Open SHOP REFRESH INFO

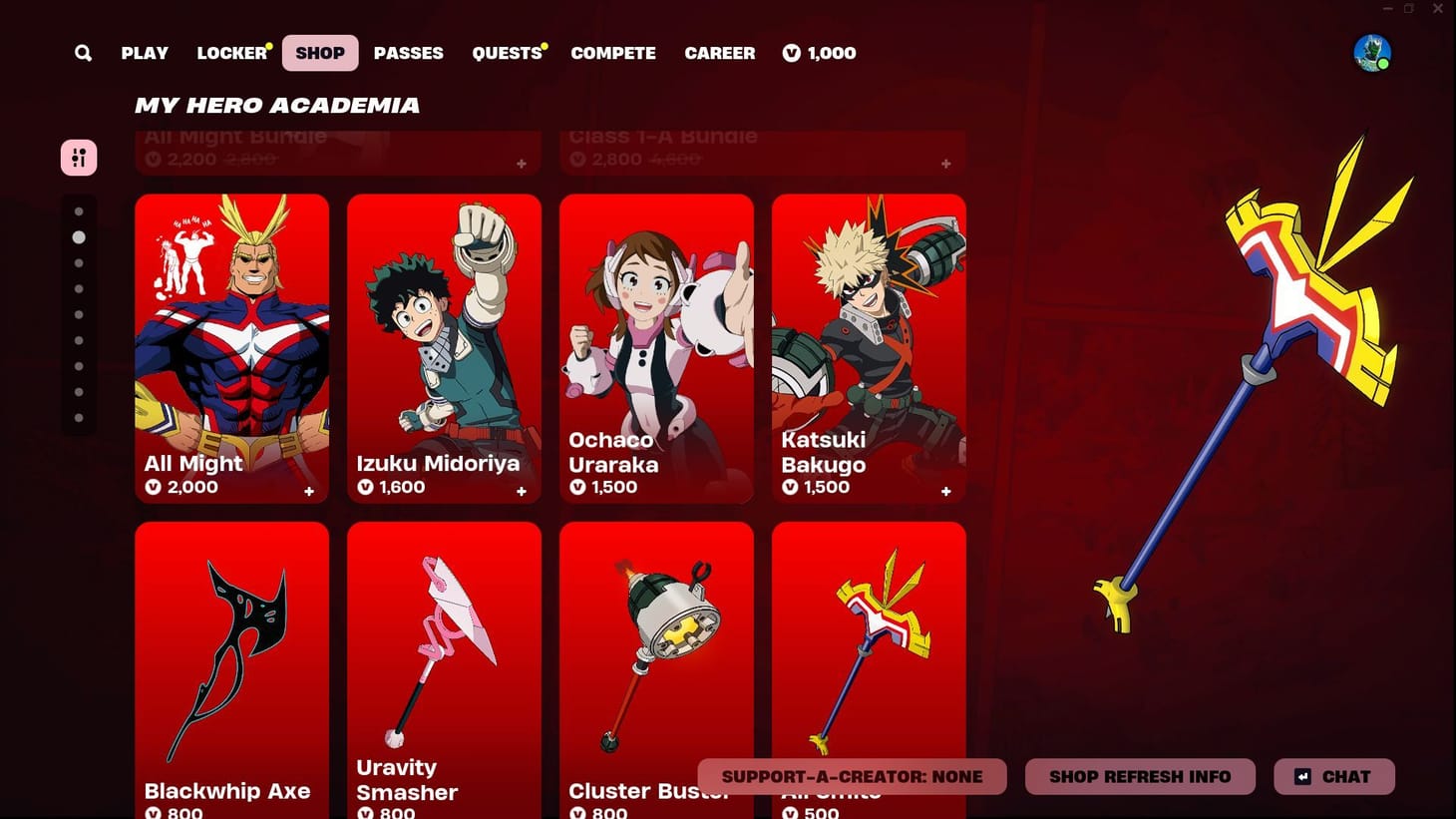coord(1140,776)
